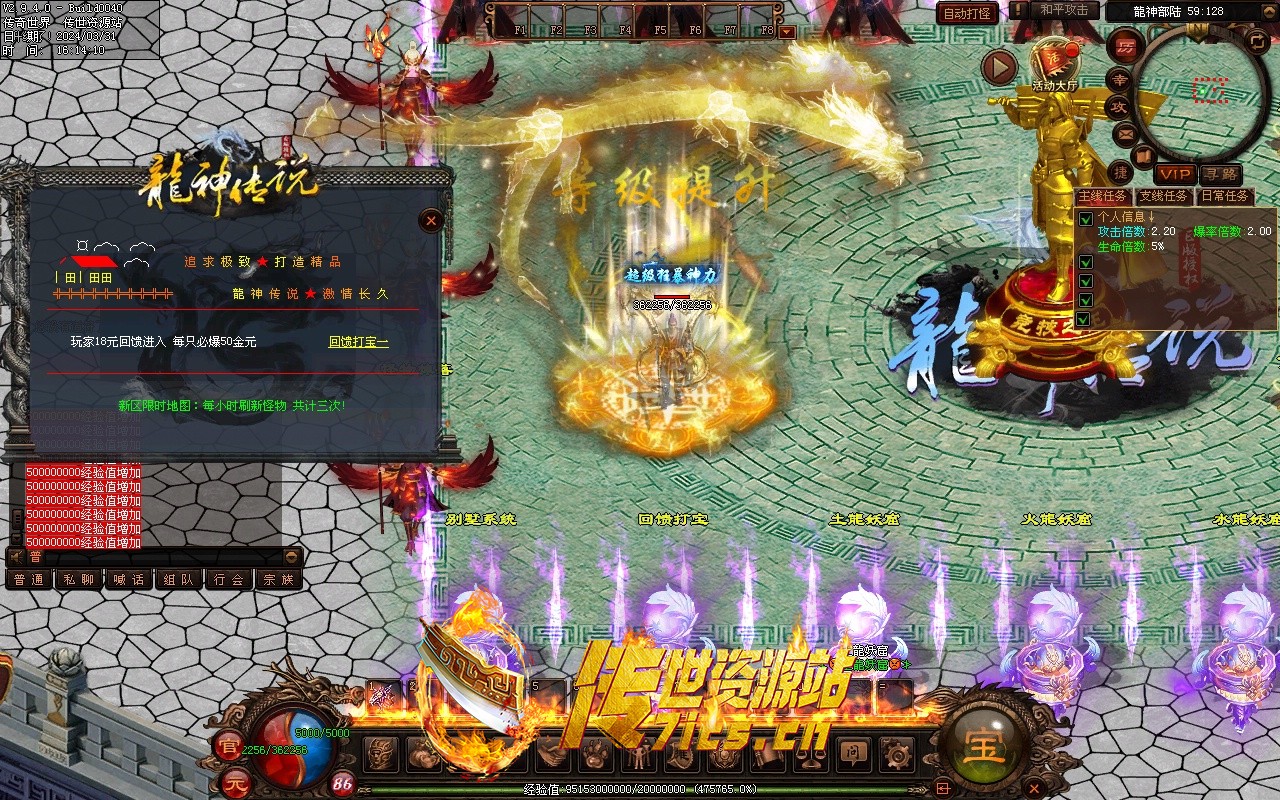Change the 和平攻击 attack mode
The width and height of the screenshot is (1280, 800).
click(1064, 10)
